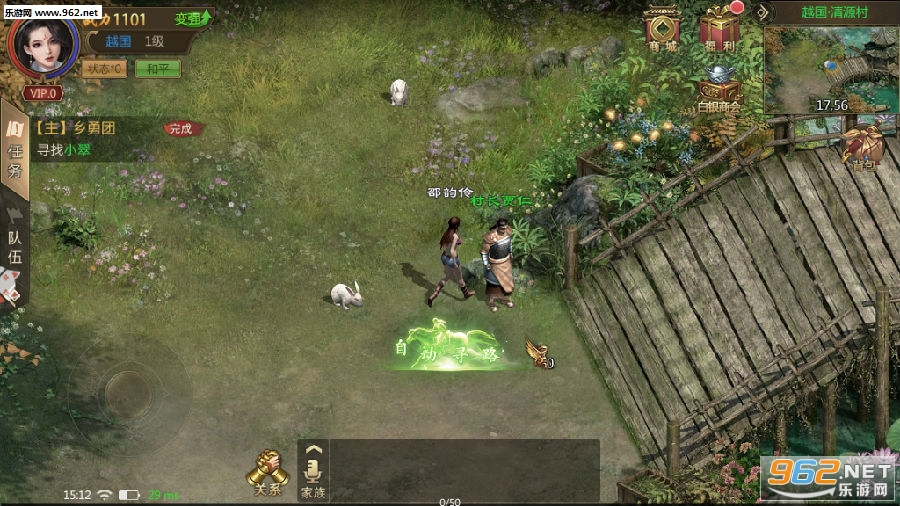The width and height of the screenshot is (900, 506).
Task: Open the 背包 bag icon
Action: tap(862, 147)
